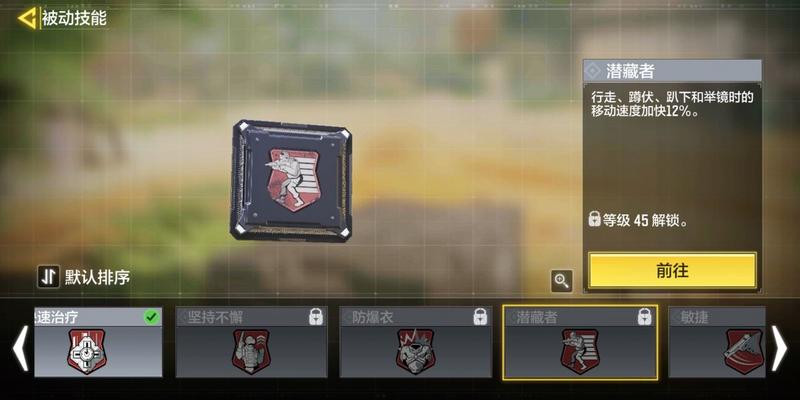The width and height of the screenshot is (800, 400).
Task: Choose the locked 坚持不懈 perk card
Action: (251, 342)
